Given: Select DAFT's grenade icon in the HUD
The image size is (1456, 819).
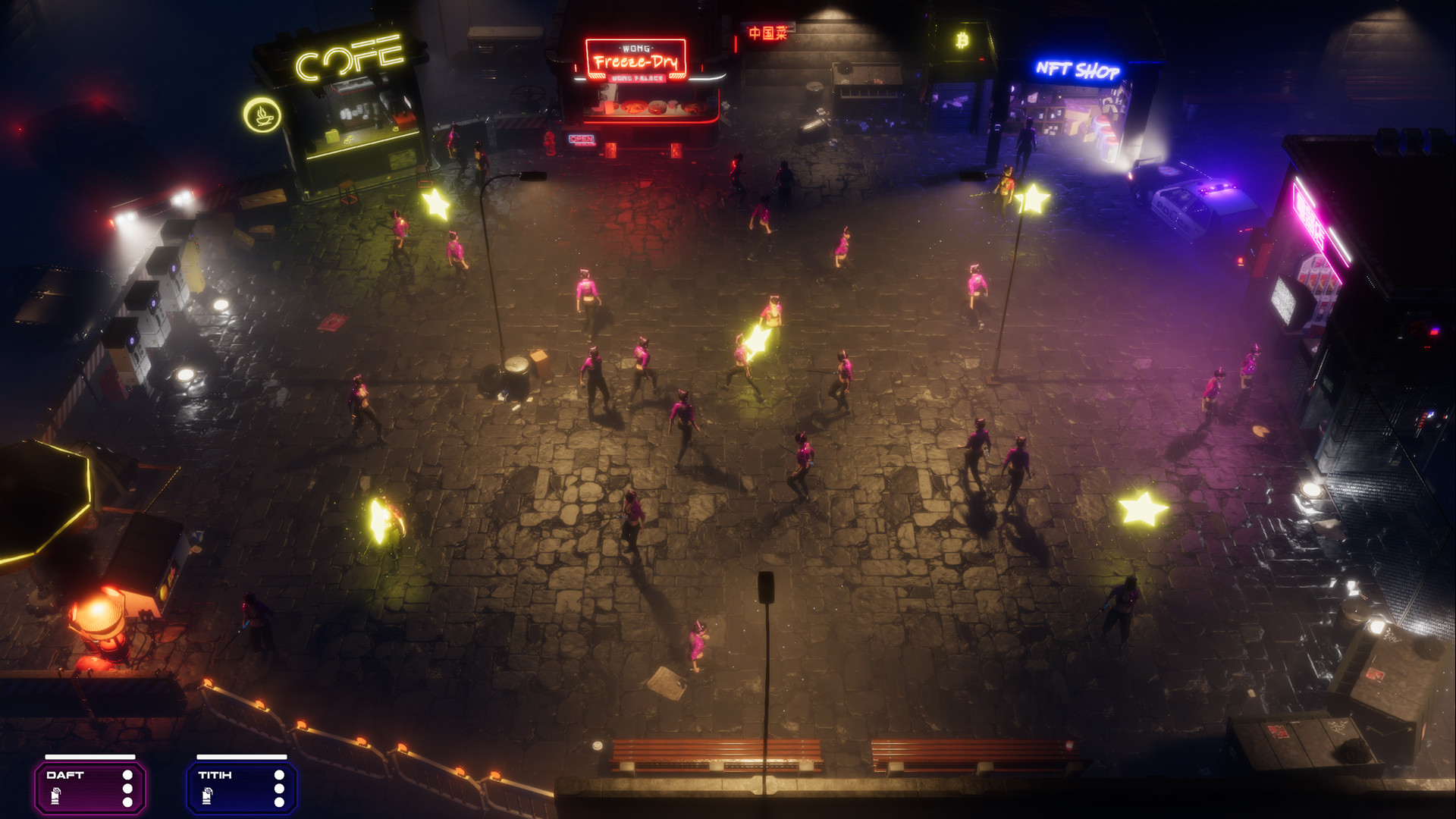Looking at the screenshot, I should [x=55, y=796].
